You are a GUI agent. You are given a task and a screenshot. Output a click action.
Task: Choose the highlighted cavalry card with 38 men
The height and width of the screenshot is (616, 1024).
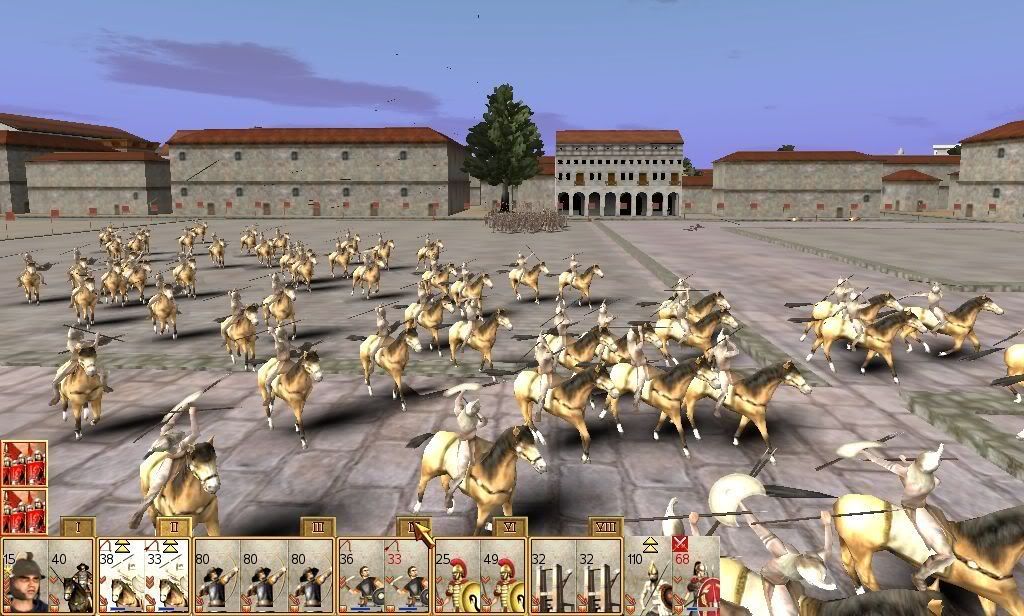pos(120,577)
